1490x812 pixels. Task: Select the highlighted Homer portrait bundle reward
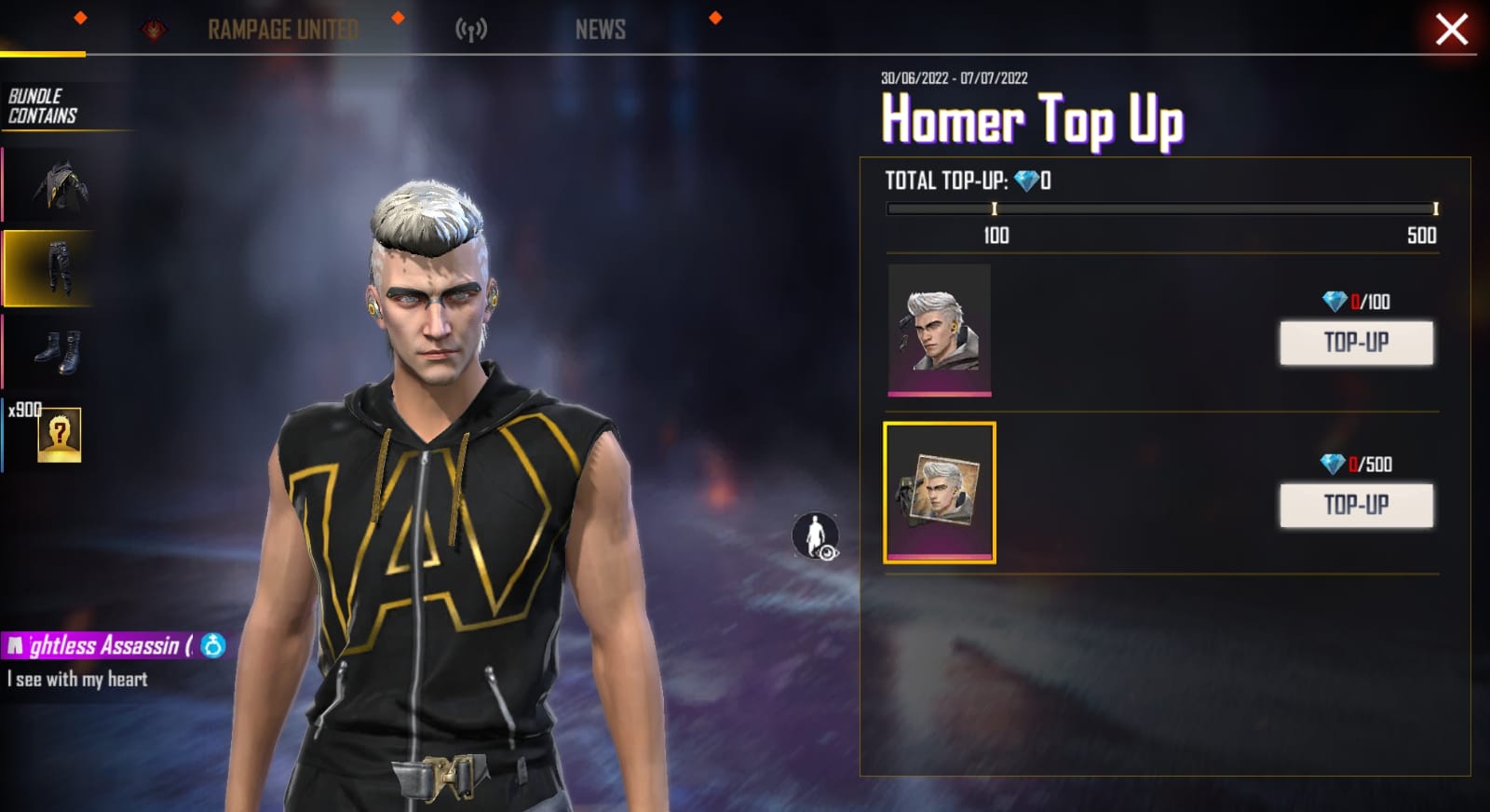tap(939, 493)
